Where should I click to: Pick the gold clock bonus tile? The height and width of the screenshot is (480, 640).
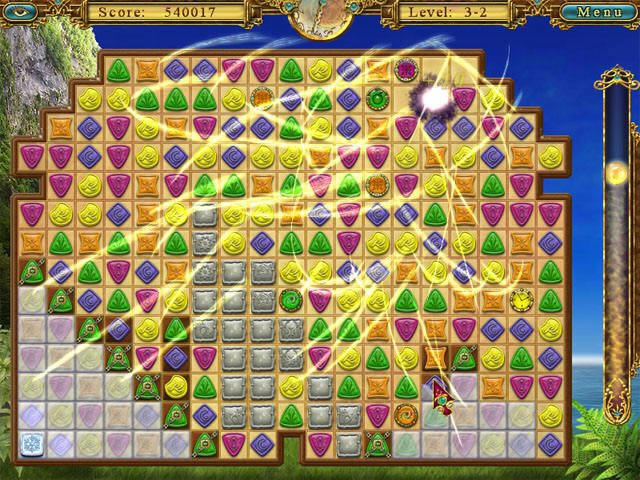(521, 299)
